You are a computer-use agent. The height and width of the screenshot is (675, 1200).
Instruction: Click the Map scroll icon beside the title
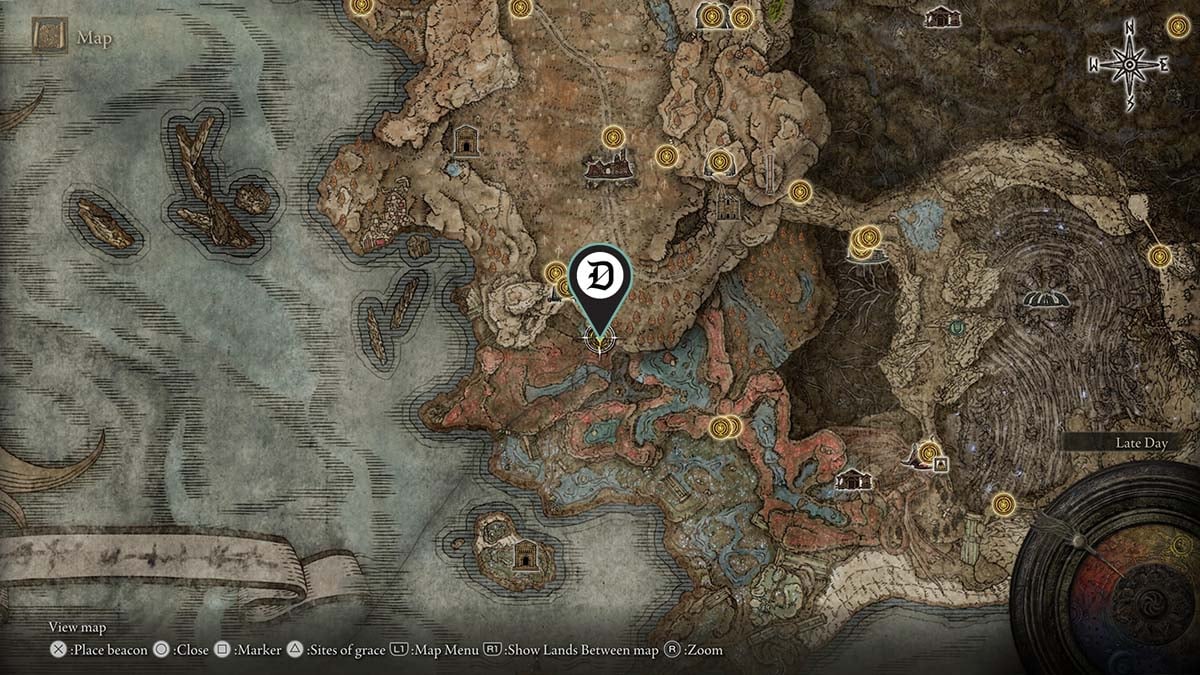pyautogui.click(x=49, y=38)
